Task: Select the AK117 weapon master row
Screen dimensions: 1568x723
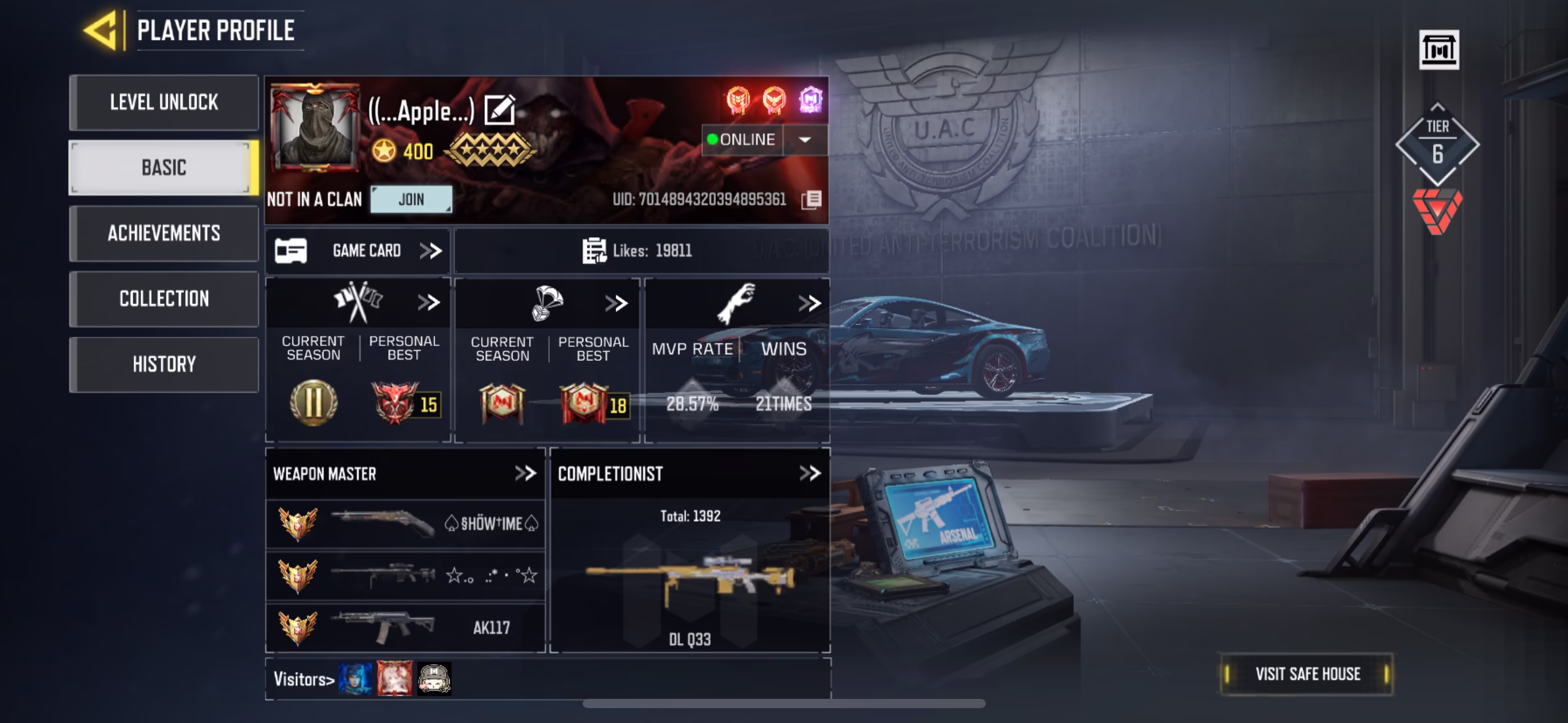Action: [406, 628]
